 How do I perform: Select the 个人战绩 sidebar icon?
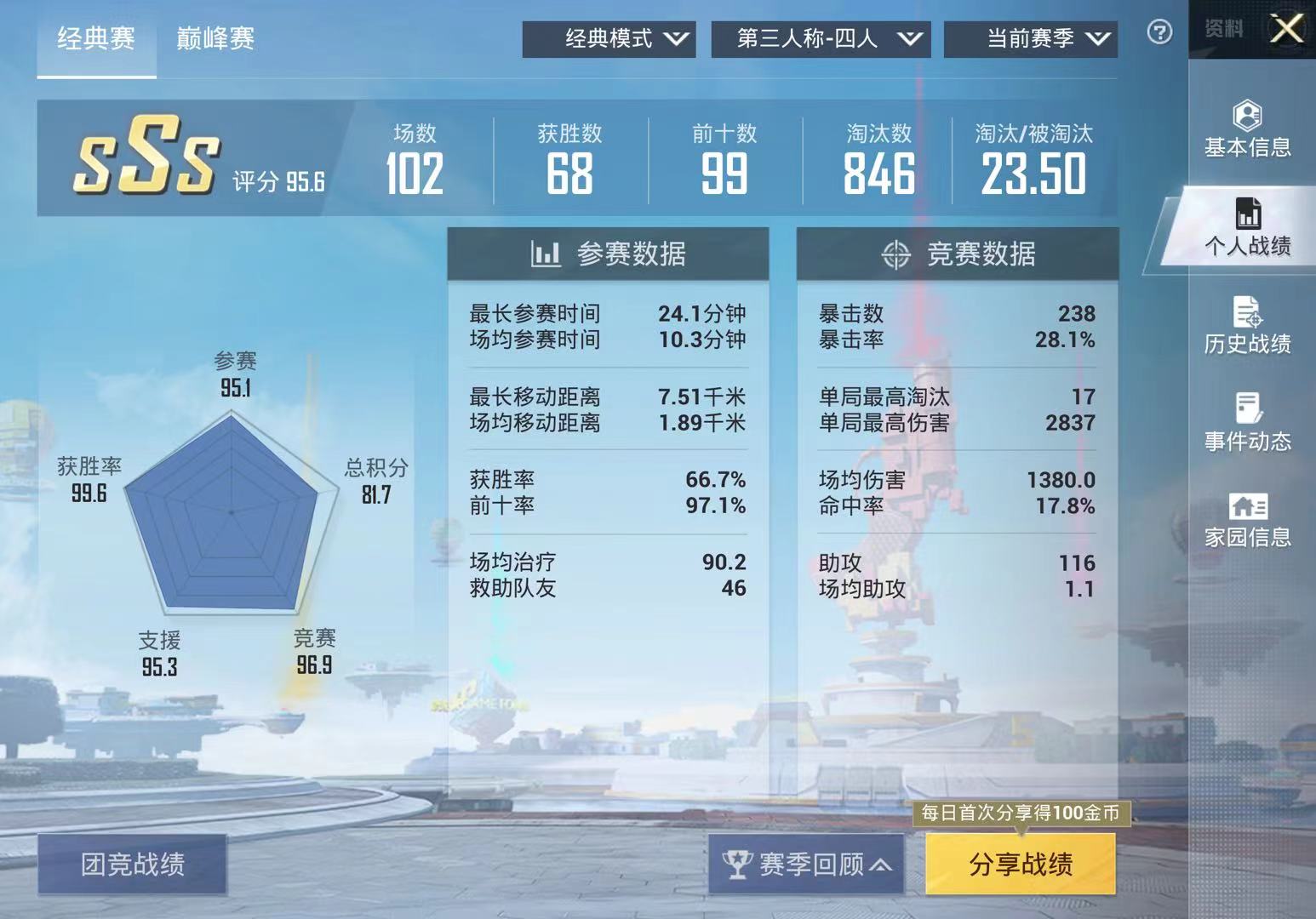point(1250,225)
